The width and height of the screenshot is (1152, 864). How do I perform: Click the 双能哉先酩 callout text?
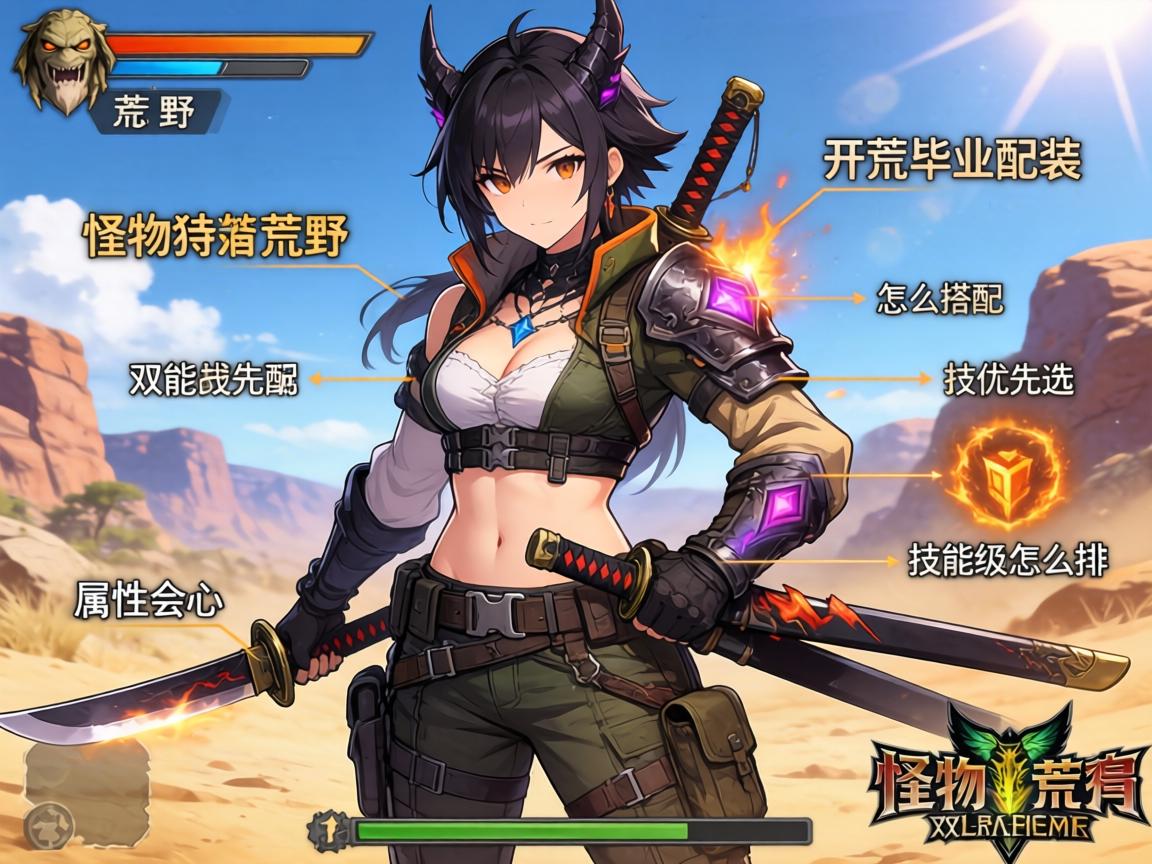tap(213, 379)
